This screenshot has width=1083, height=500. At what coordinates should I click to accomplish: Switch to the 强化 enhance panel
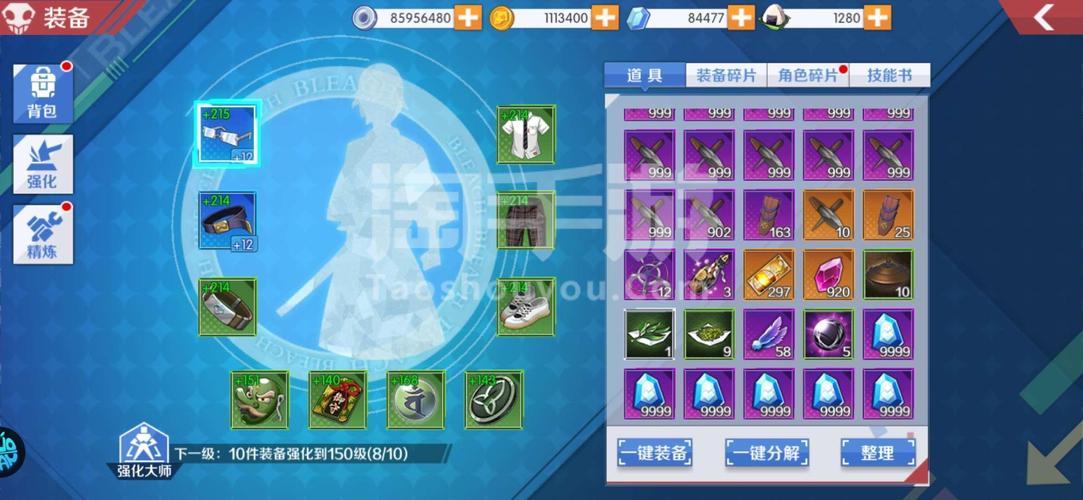[x=42, y=165]
